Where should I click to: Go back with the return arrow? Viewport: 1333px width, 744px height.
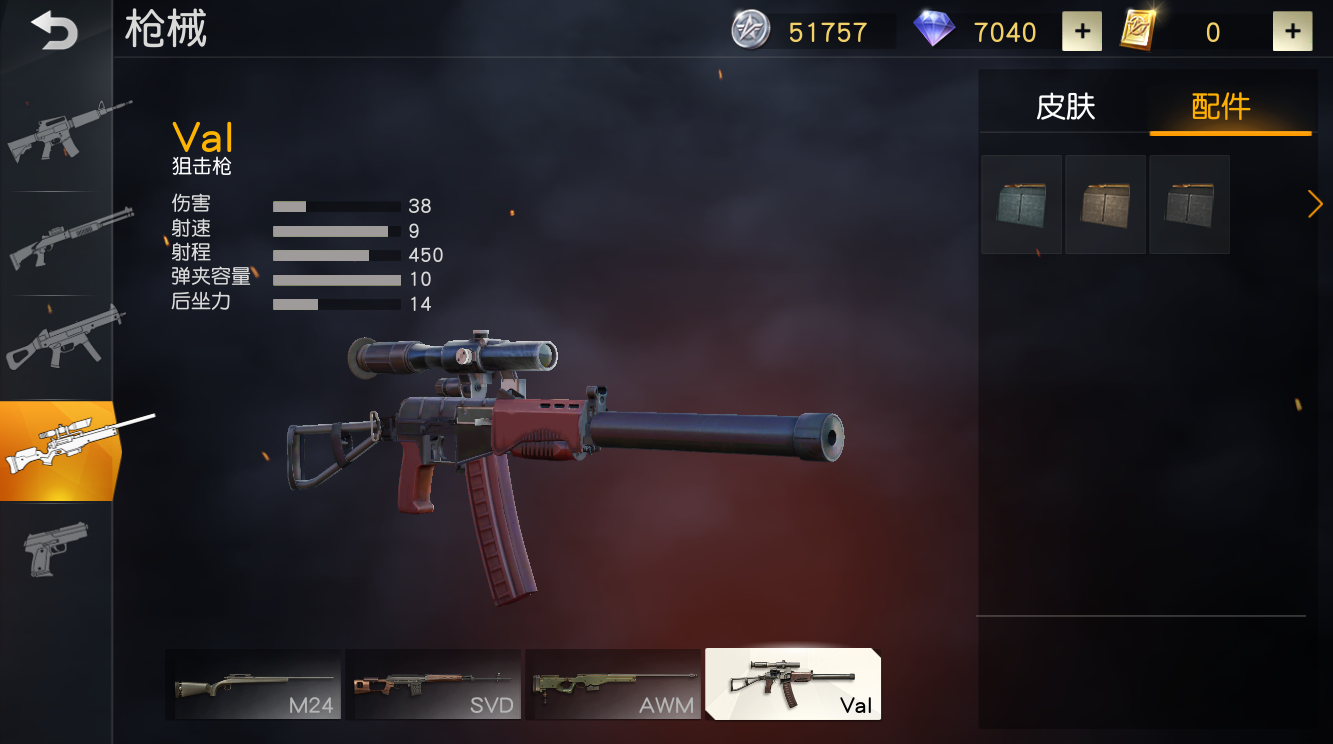coord(54,30)
